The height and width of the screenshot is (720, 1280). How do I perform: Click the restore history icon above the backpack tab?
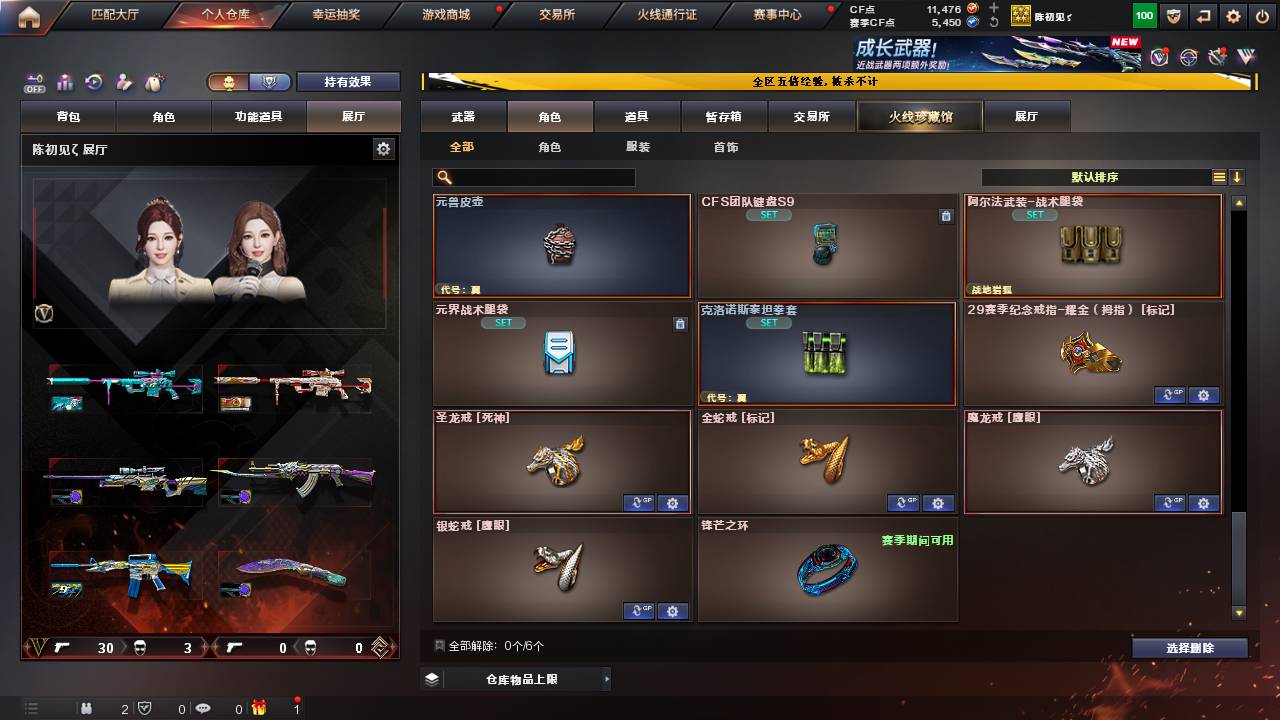92,81
